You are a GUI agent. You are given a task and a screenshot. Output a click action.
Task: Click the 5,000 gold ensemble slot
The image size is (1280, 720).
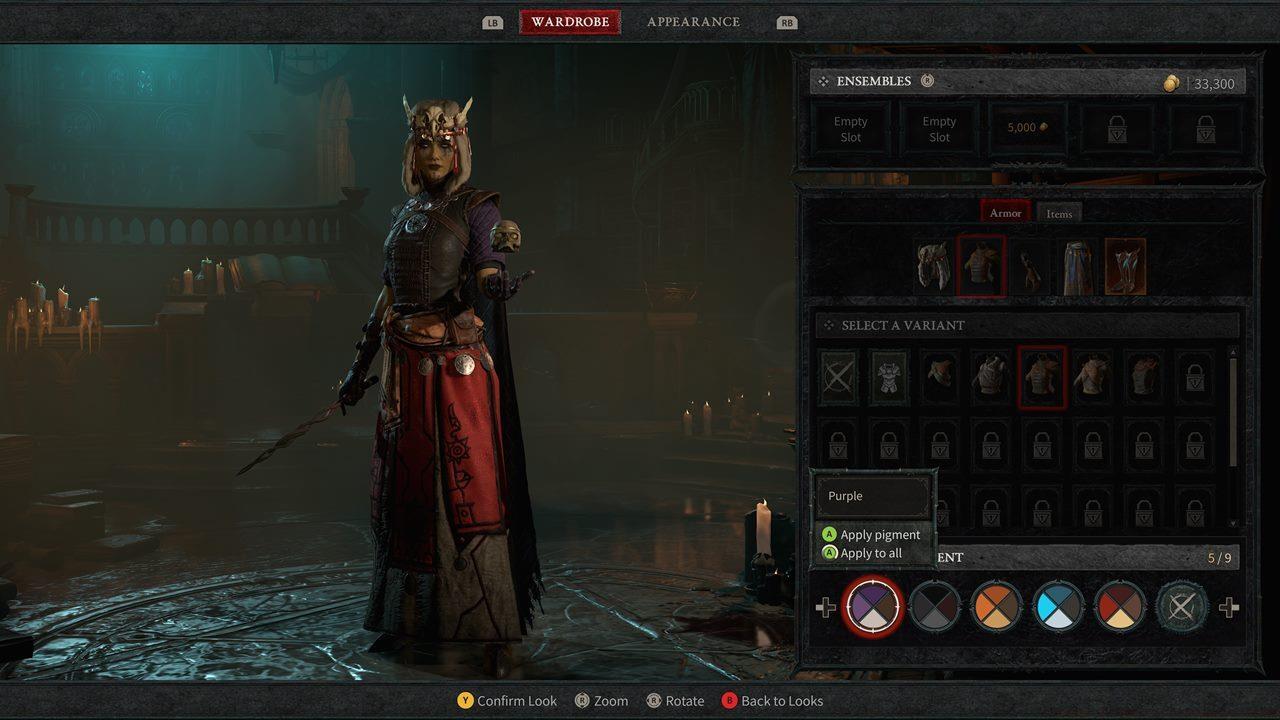(1026, 127)
